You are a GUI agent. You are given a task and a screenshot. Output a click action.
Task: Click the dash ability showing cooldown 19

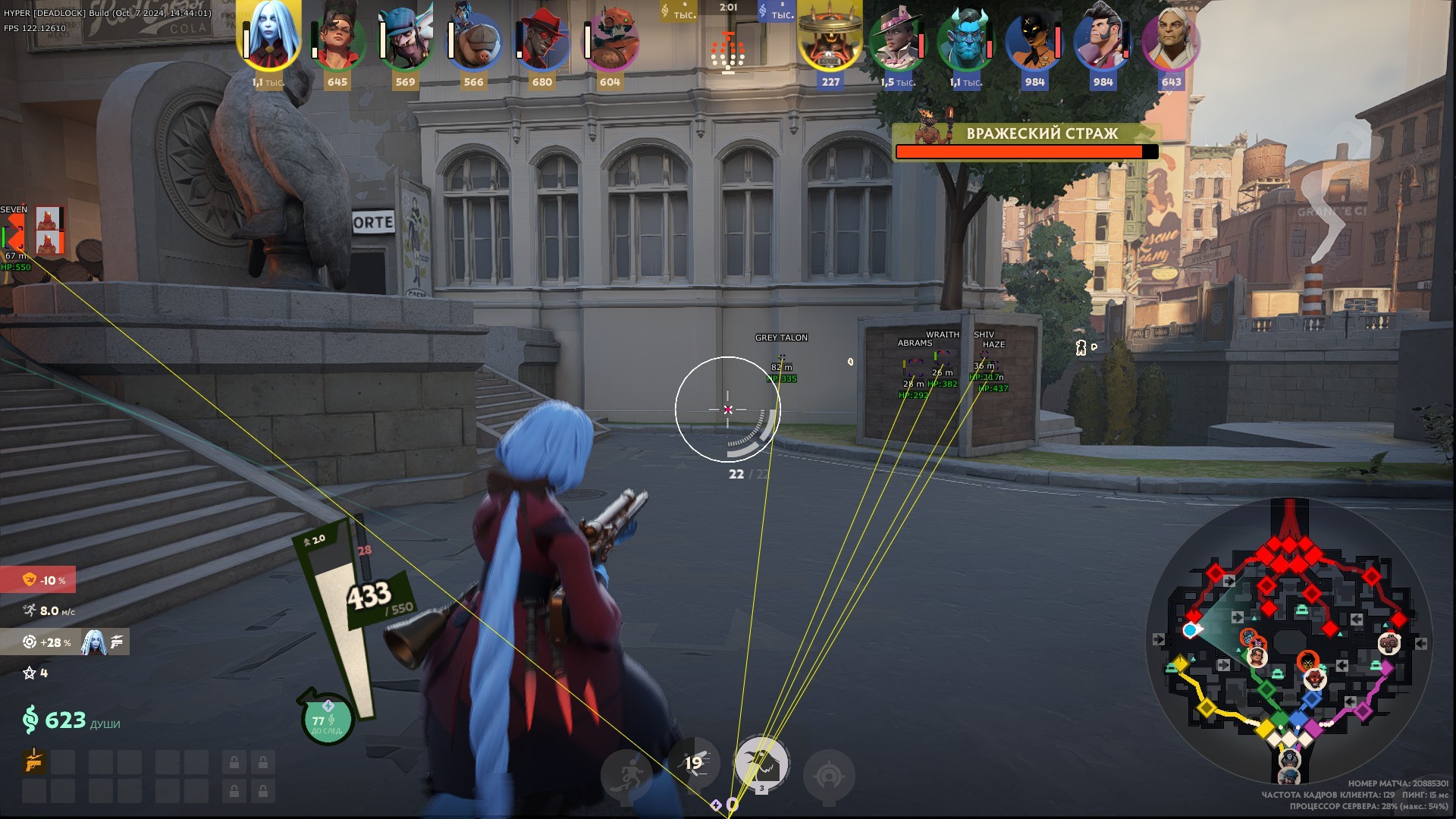(x=694, y=763)
